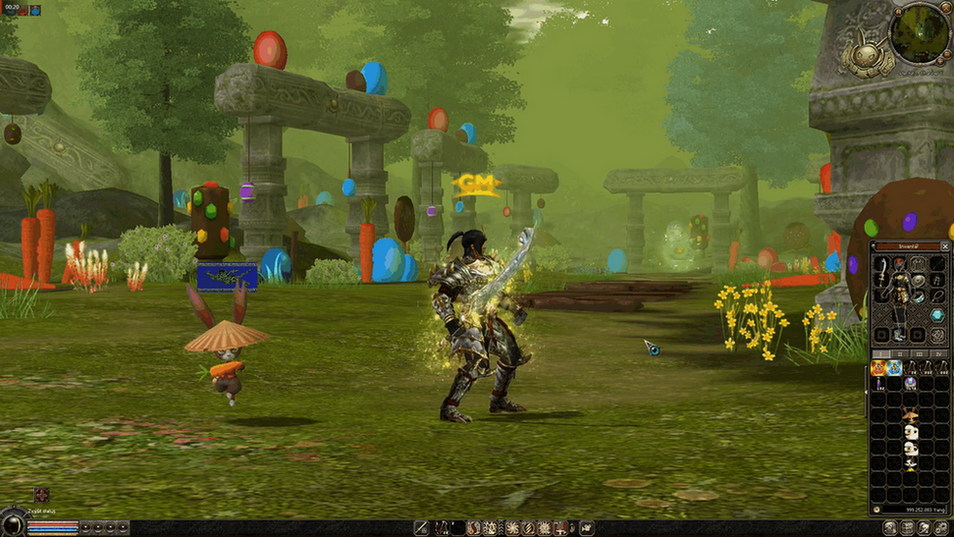Switch to inventory page II tab

pyautogui.click(x=899, y=354)
